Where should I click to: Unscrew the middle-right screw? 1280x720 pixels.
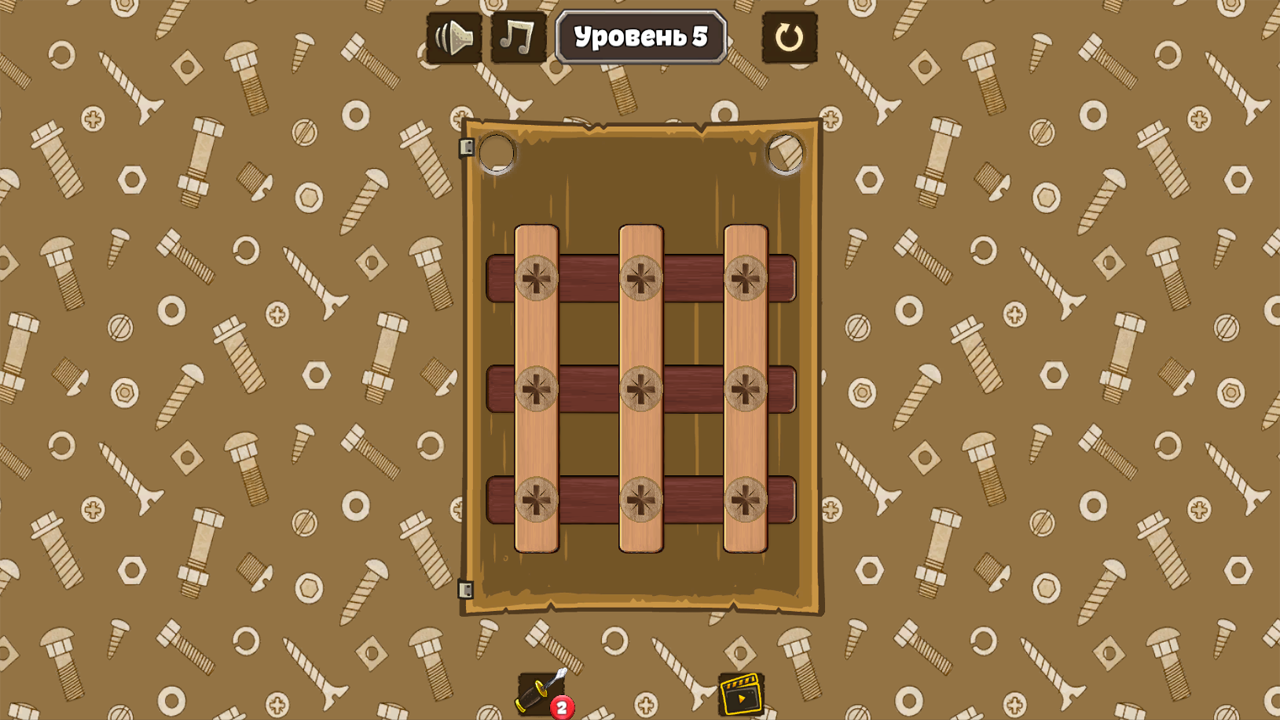tap(747, 390)
